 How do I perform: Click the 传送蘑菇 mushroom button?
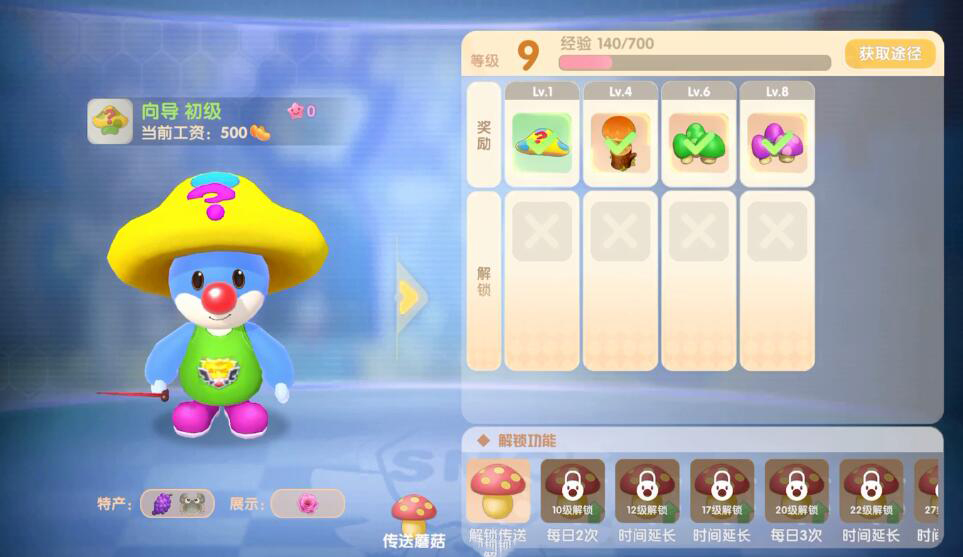pos(414,519)
